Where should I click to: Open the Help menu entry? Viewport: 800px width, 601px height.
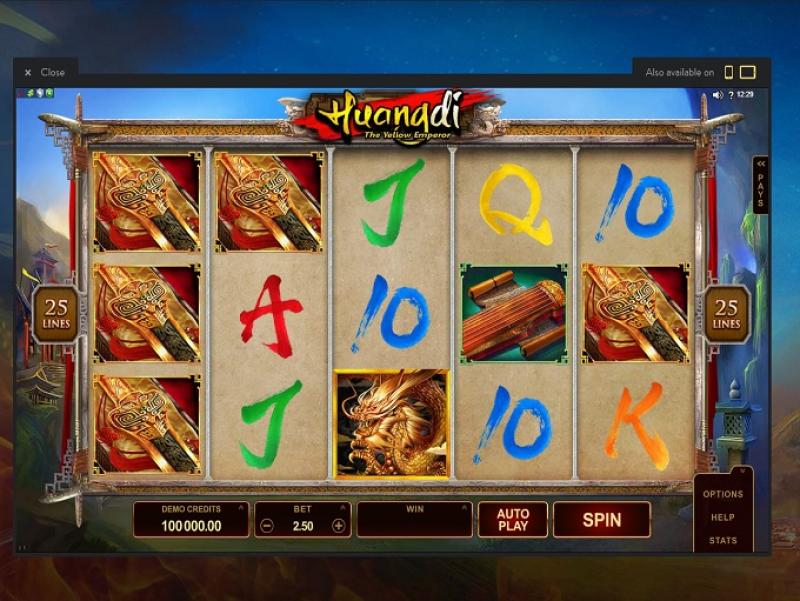(723, 517)
